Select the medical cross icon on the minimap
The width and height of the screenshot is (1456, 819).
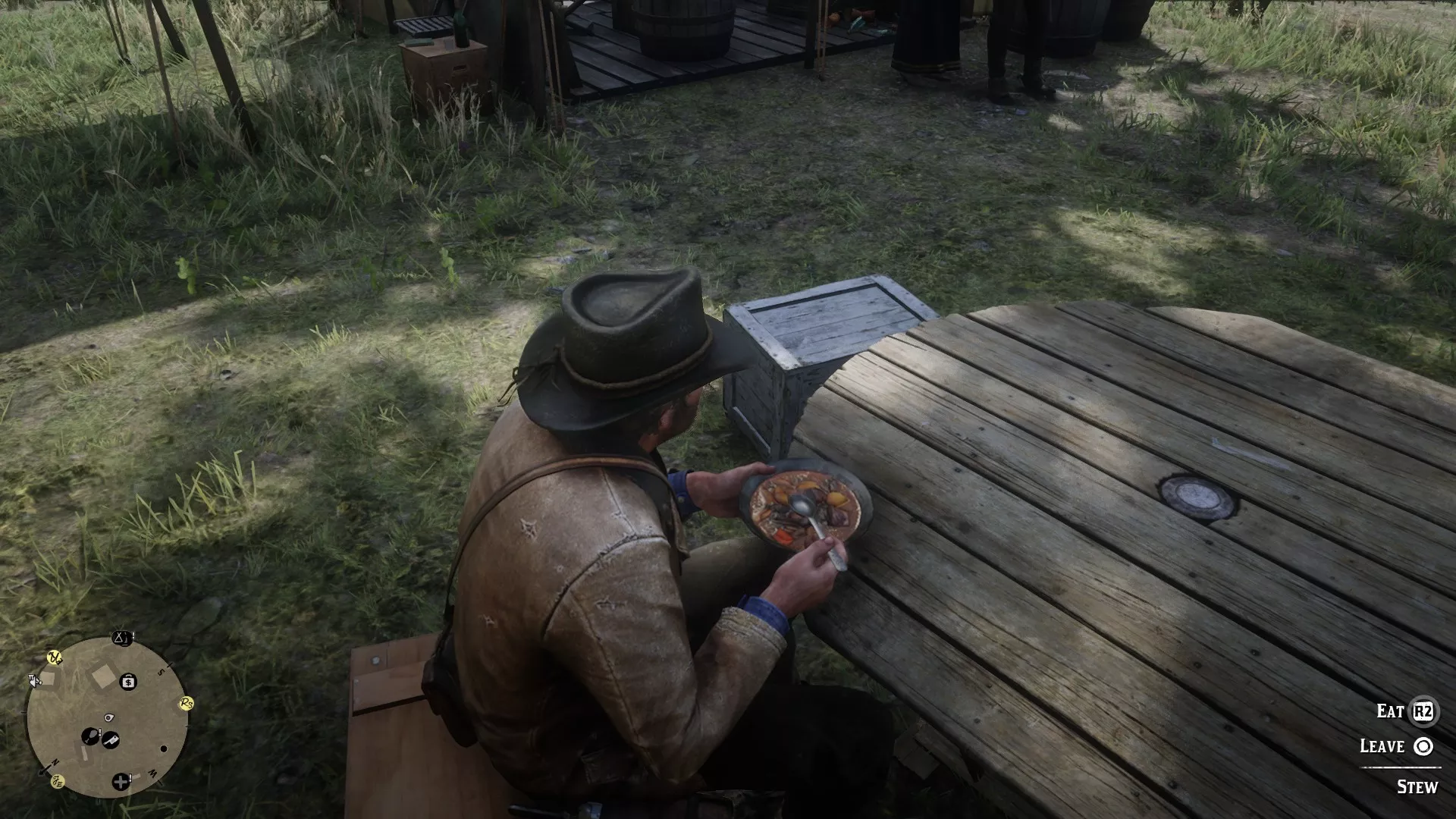121,783
